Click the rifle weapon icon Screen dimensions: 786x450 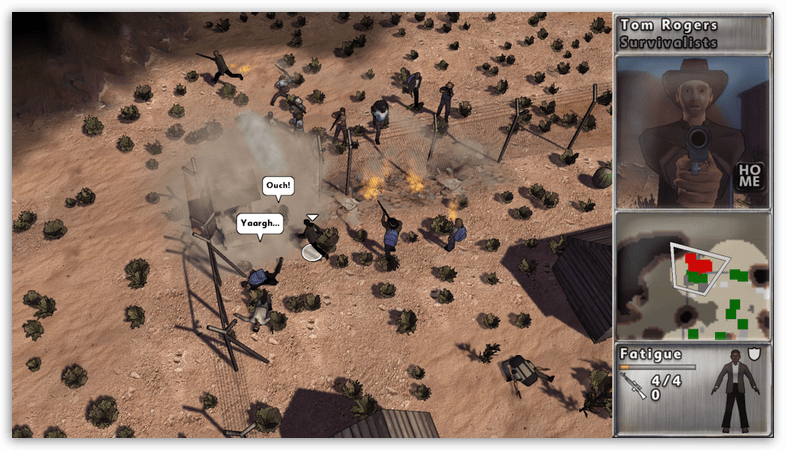click(x=634, y=386)
